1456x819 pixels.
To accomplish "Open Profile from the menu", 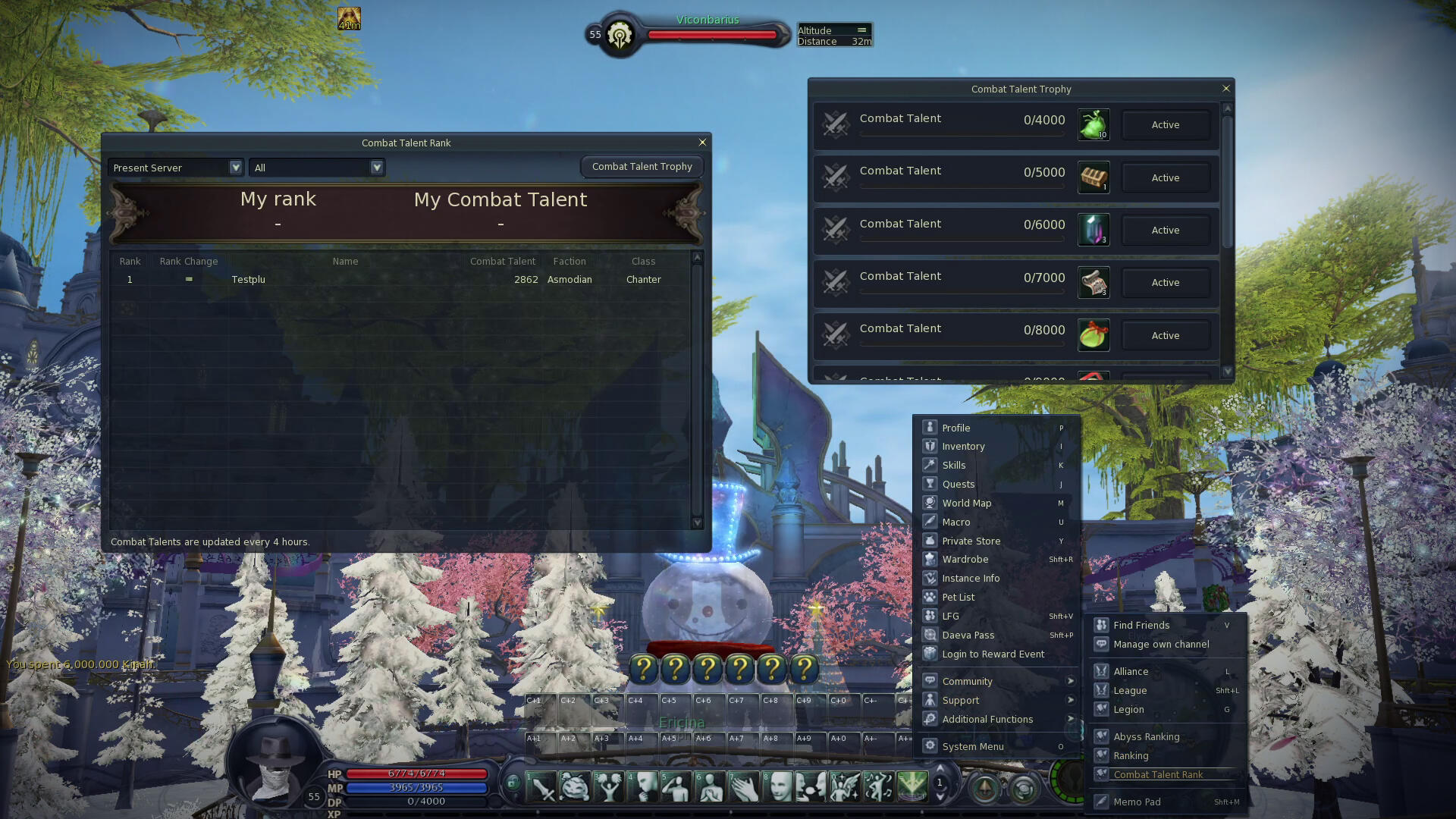I will (956, 428).
